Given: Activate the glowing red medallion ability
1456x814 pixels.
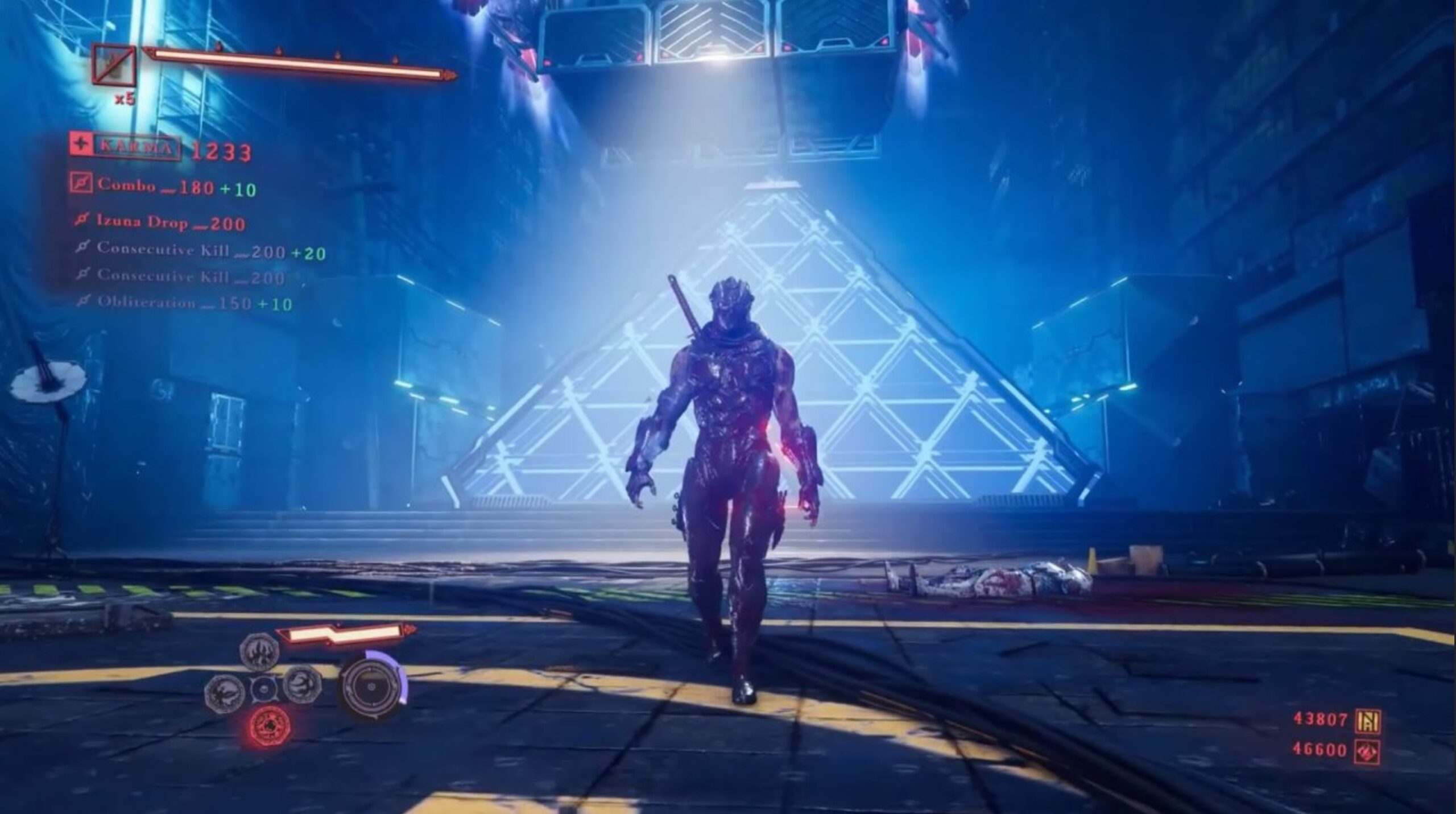Looking at the screenshot, I should [x=264, y=726].
